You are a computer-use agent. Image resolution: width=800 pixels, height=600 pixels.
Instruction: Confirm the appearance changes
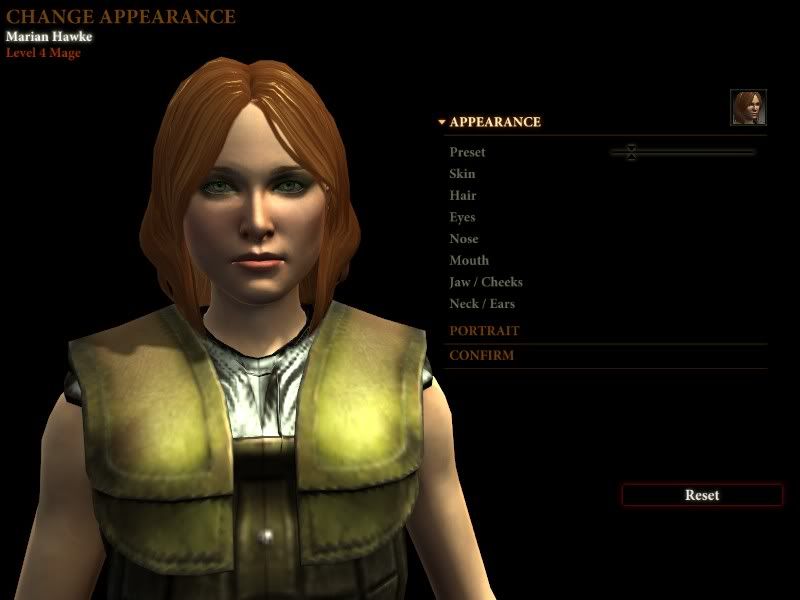(x=481, y=355)
